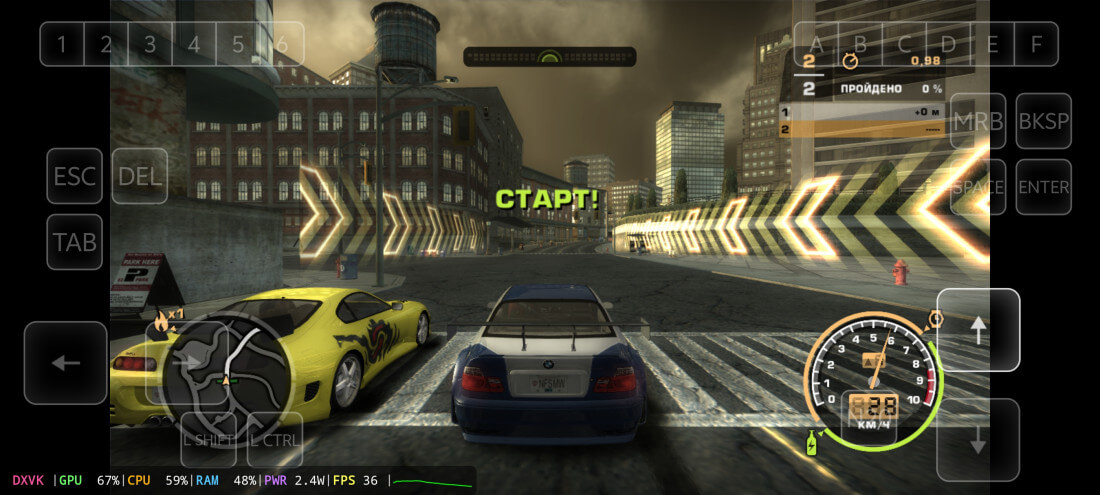Tap the DEL overlay key

tap(140, 177)
